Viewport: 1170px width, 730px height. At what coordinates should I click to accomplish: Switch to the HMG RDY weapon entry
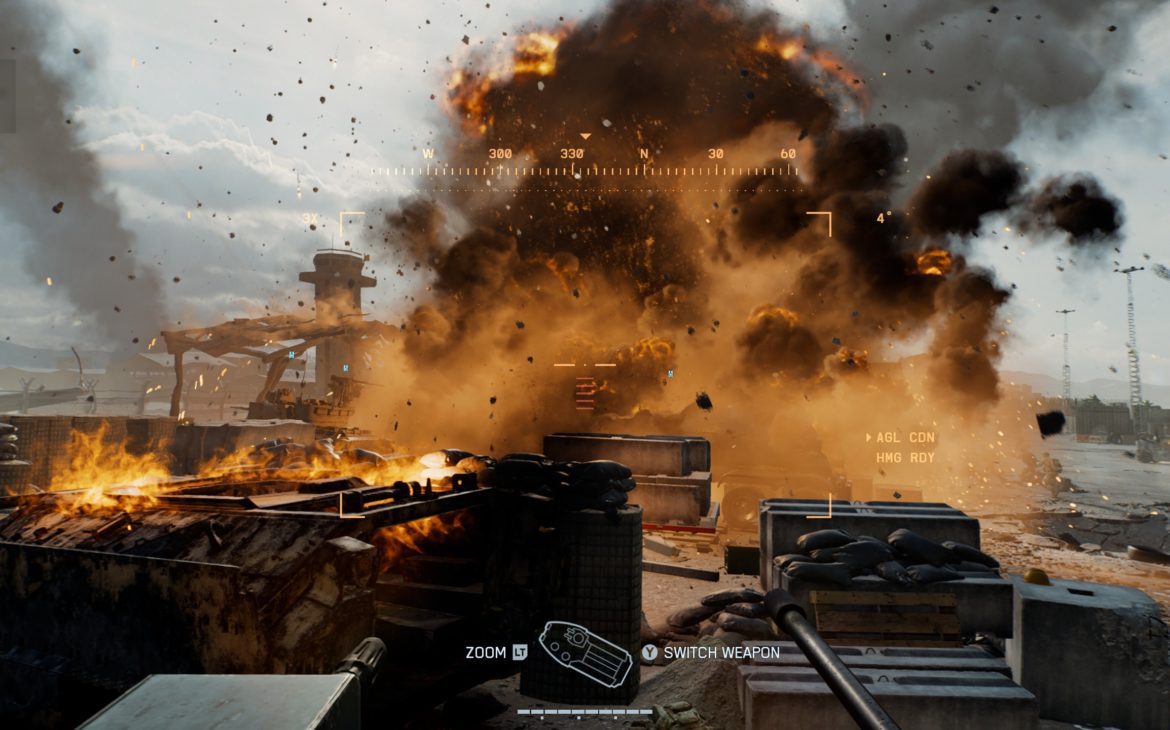(x=905, y=458)
